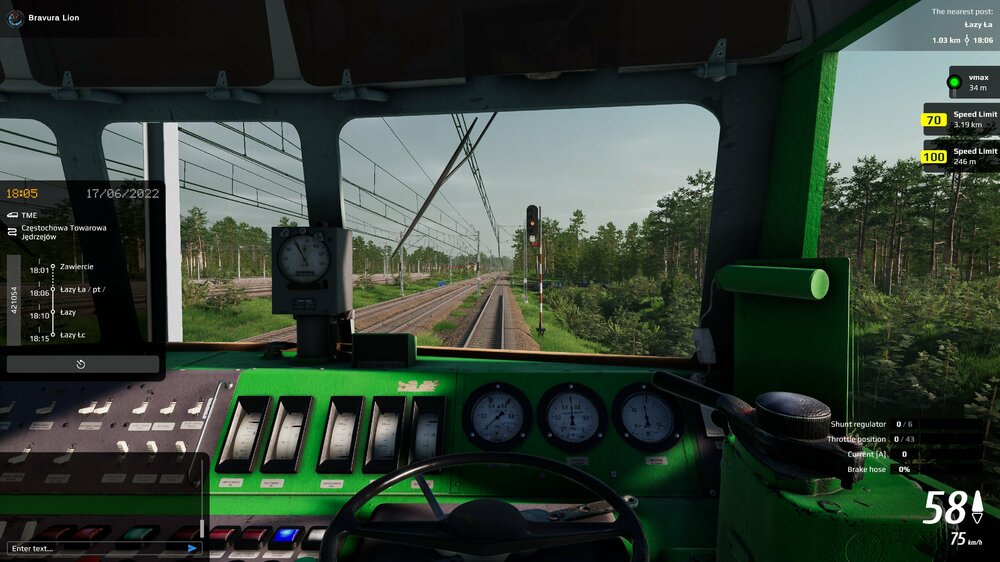1000x562 pixels.
Task: Select the 70 speed limit notice
Action: (x=959, y=120)
